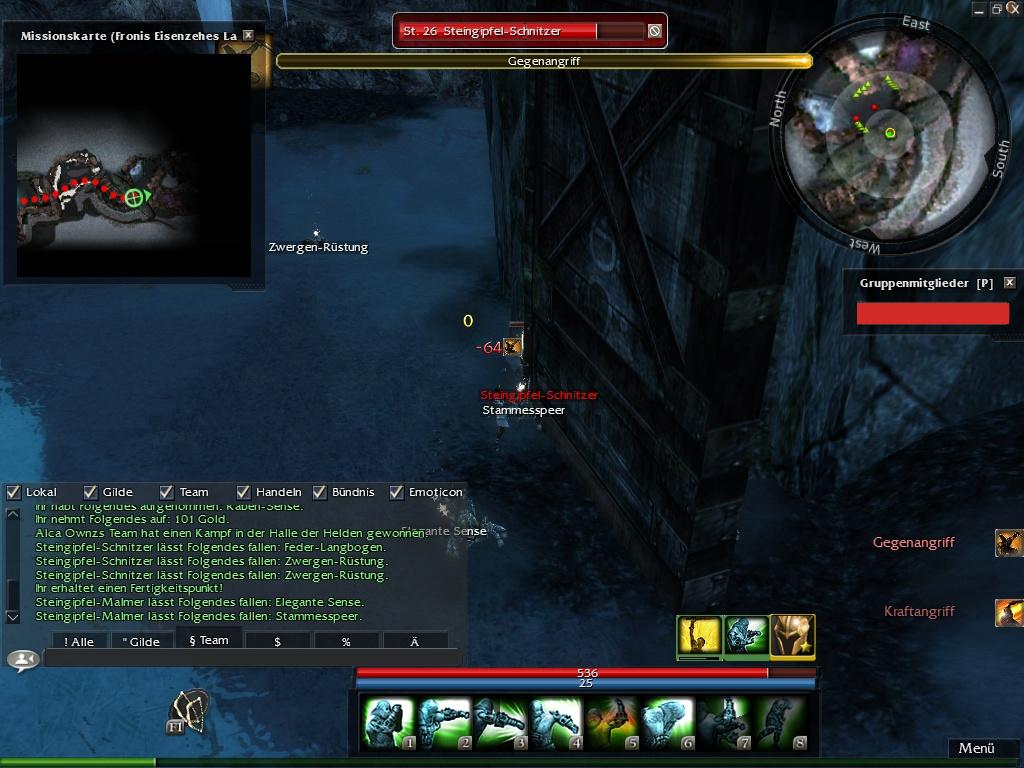Select the red party member bar

[932, 314]
